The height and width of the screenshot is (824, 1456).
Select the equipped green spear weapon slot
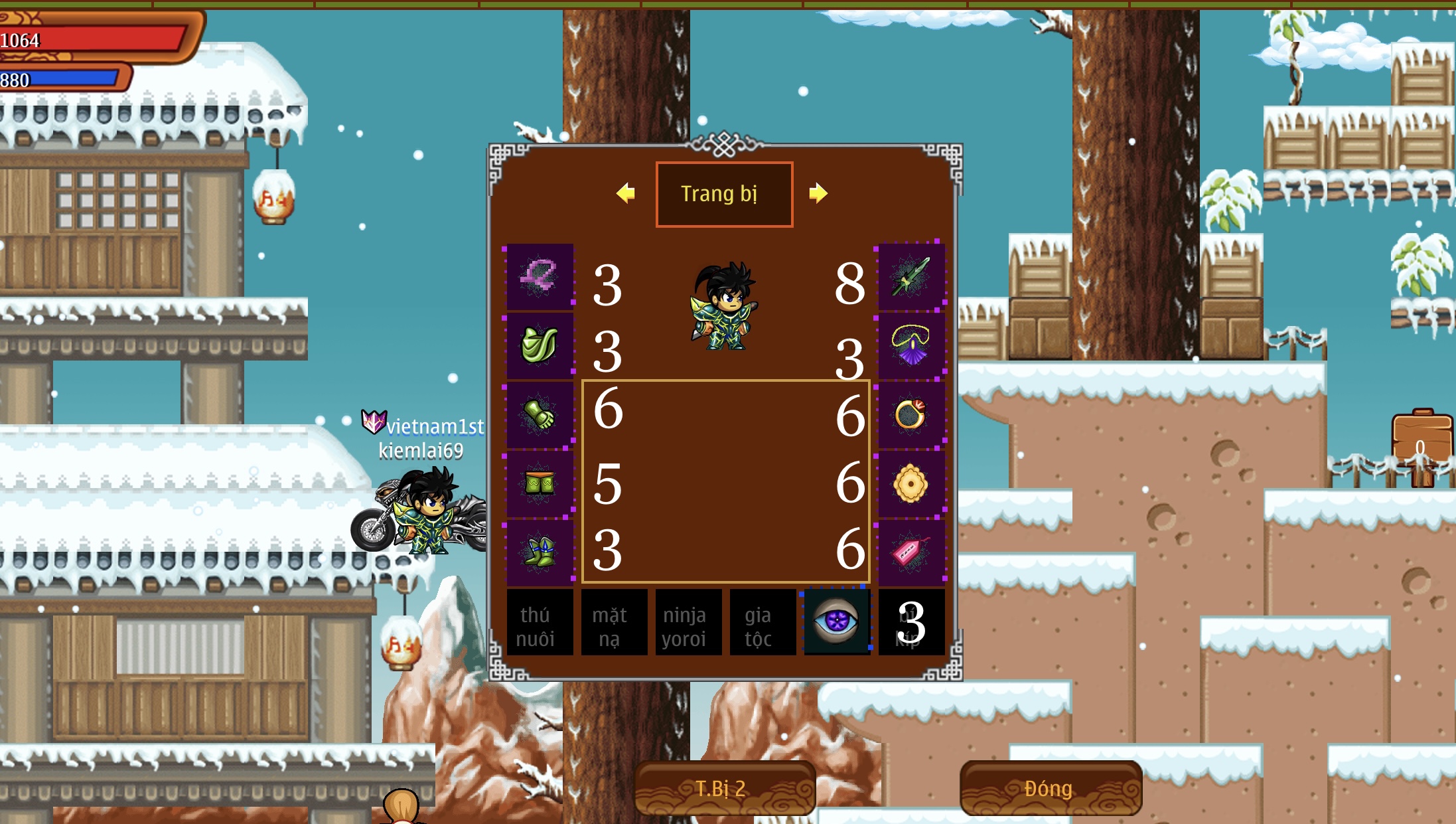(910, 278)
